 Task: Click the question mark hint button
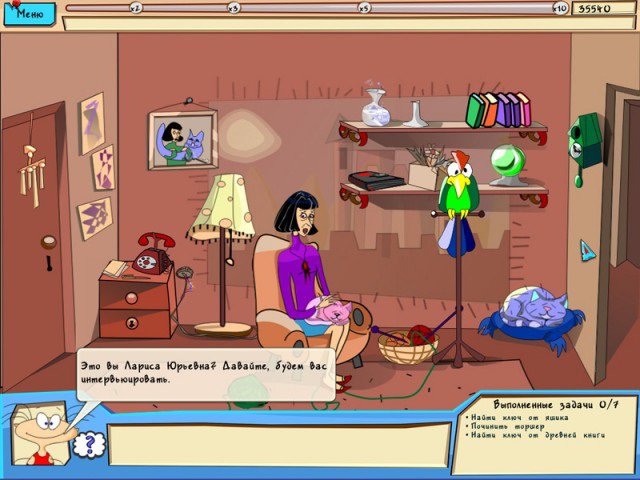pos(88,443)
